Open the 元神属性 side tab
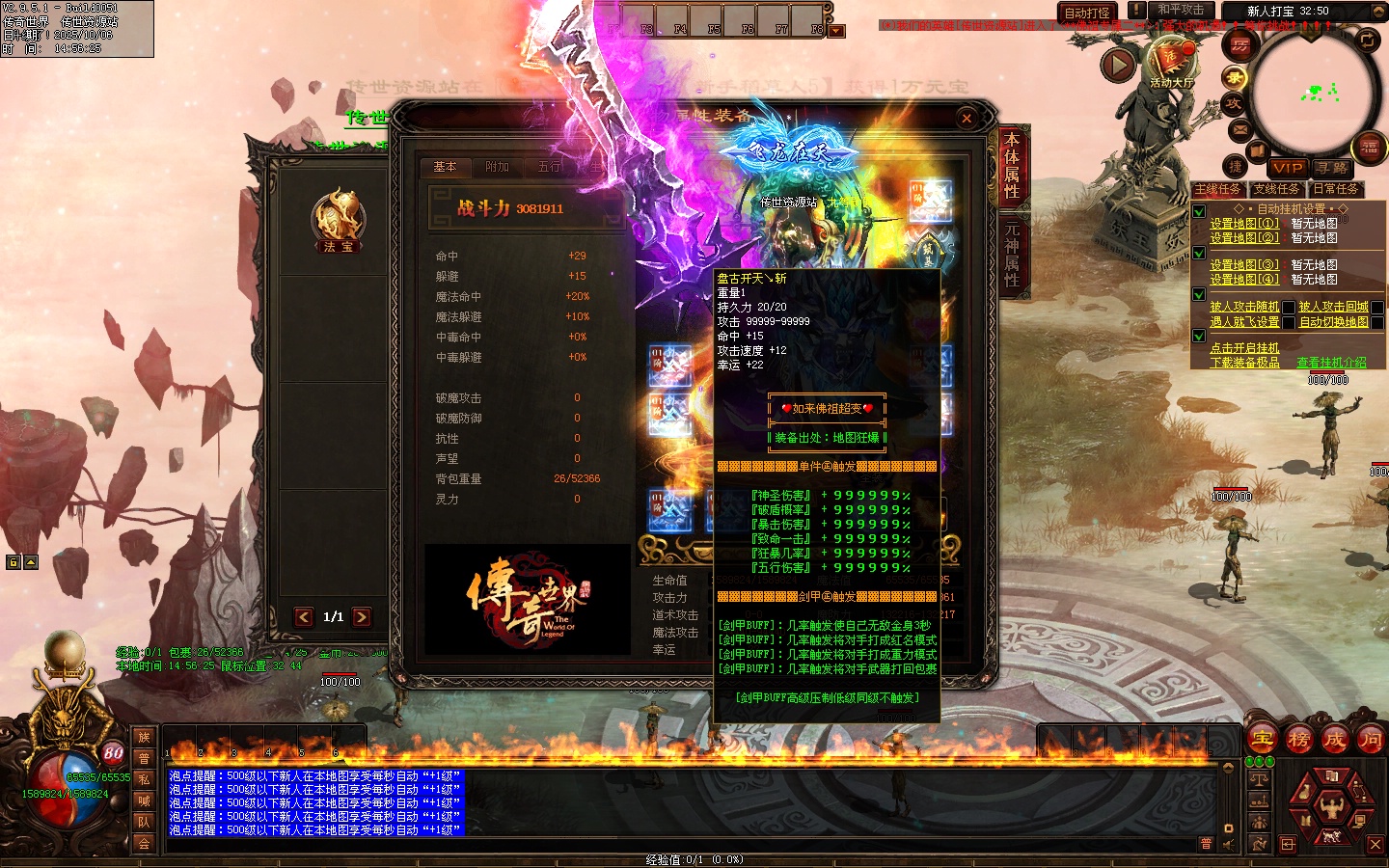This screenshot has width=1389, height=868. click(1012, 254)
